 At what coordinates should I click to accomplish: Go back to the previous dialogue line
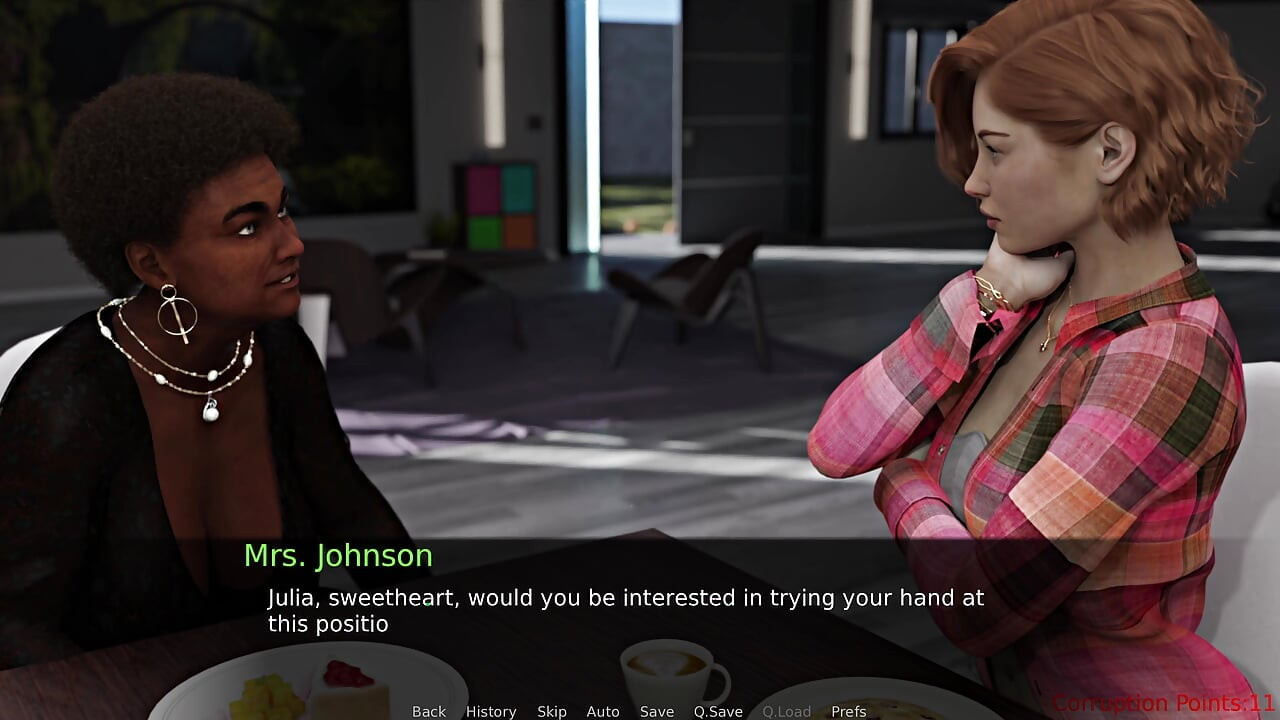pos(429,711)
